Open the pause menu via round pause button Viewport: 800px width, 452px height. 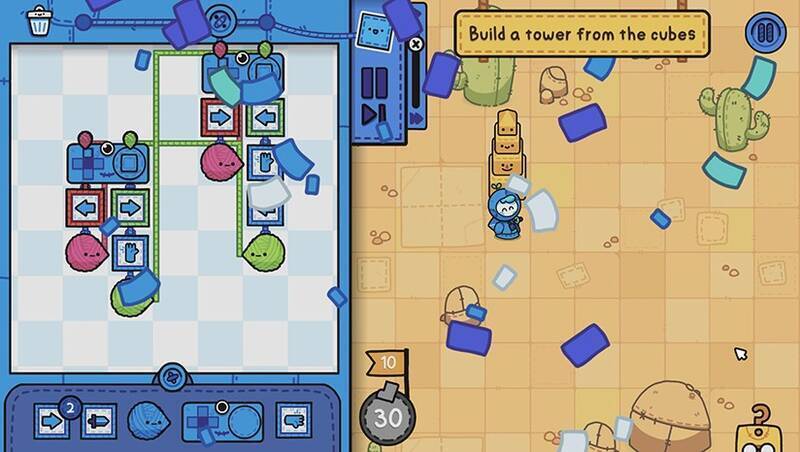(x=765, y=34)
